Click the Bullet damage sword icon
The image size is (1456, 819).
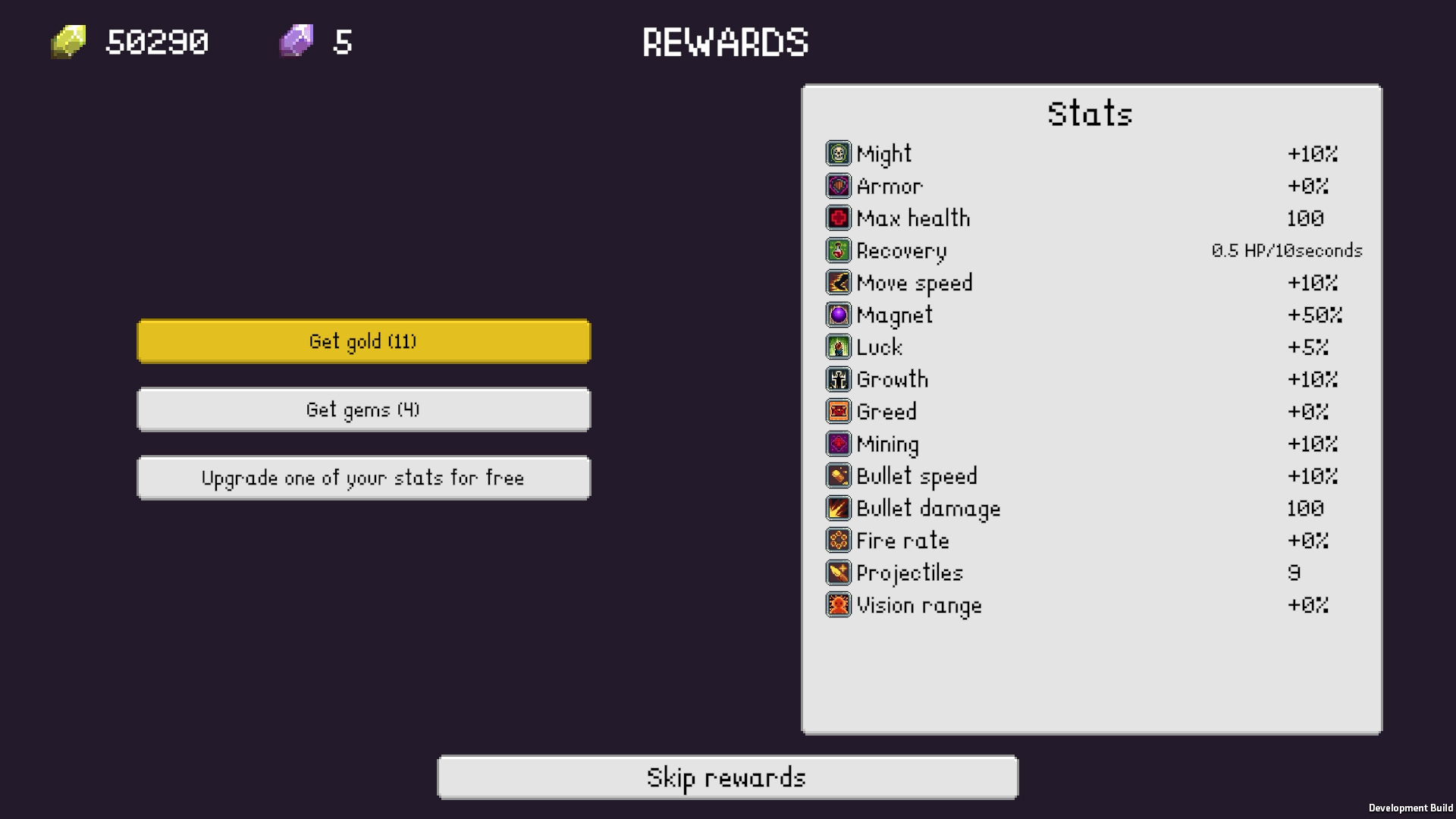click(838, 508)
